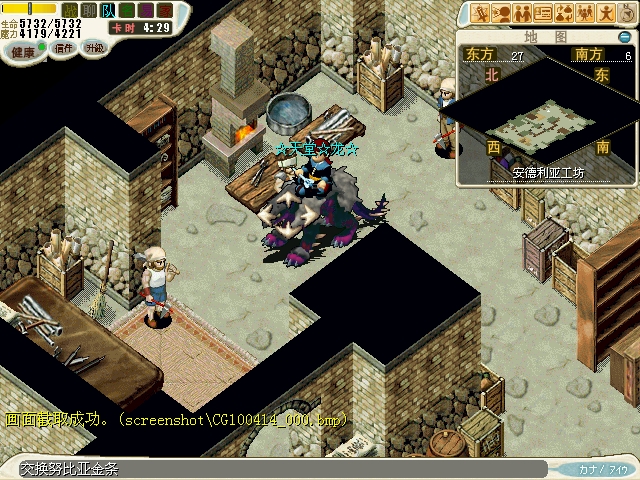Toggle the 名 name card switch
Screen dimensions: 640x480
124,9
